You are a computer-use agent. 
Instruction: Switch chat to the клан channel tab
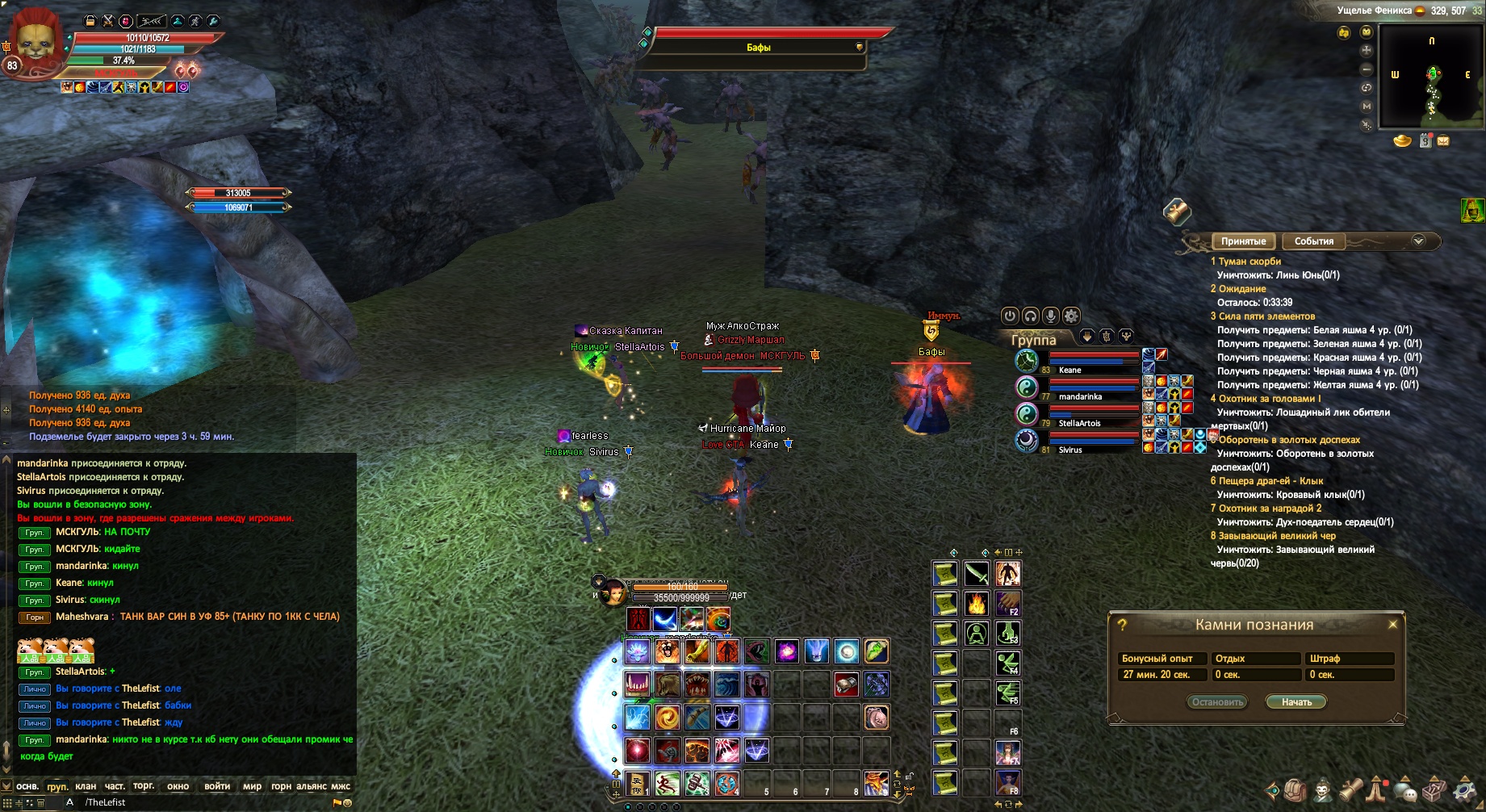86,786
